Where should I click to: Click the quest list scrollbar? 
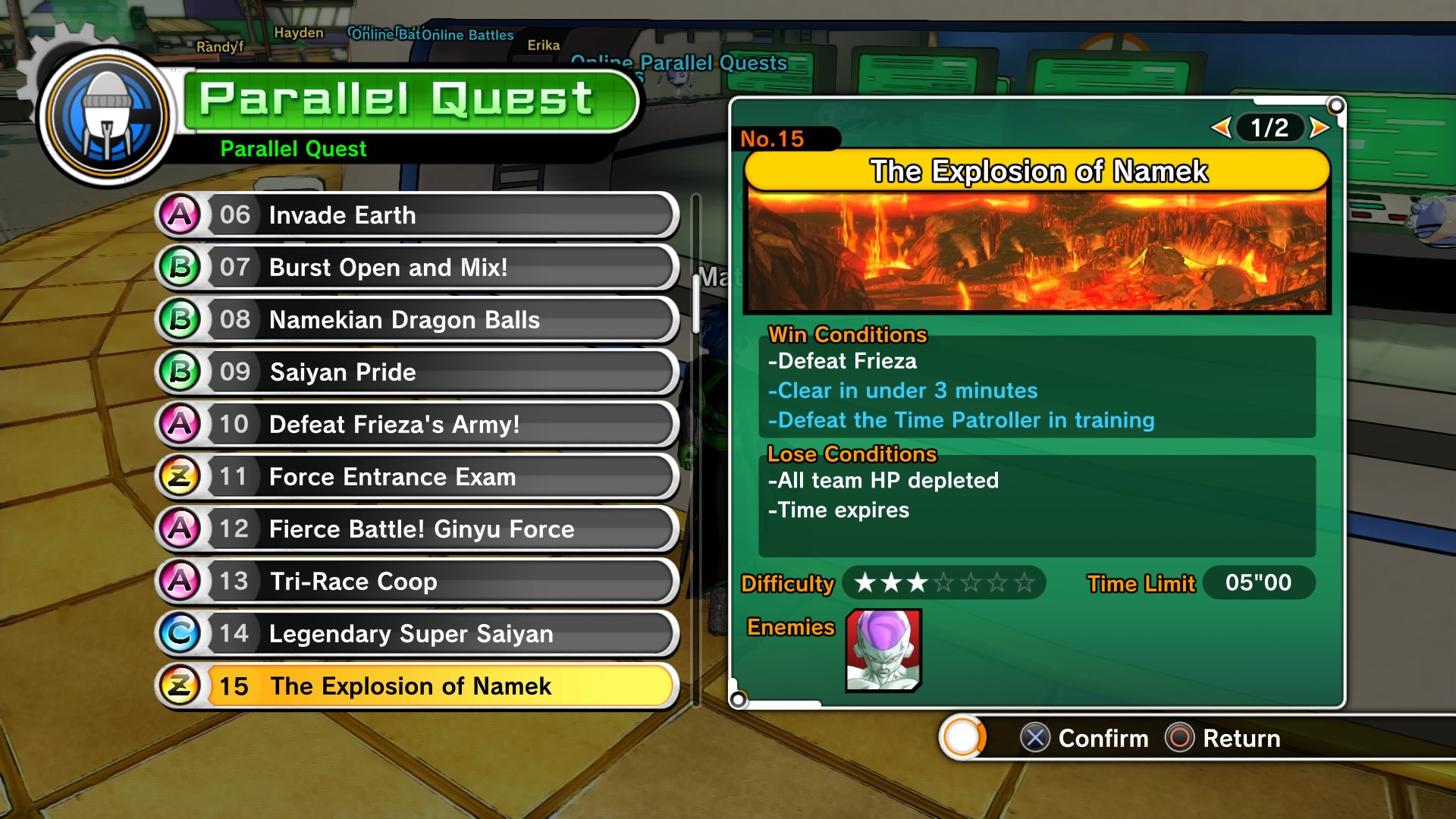695,303
